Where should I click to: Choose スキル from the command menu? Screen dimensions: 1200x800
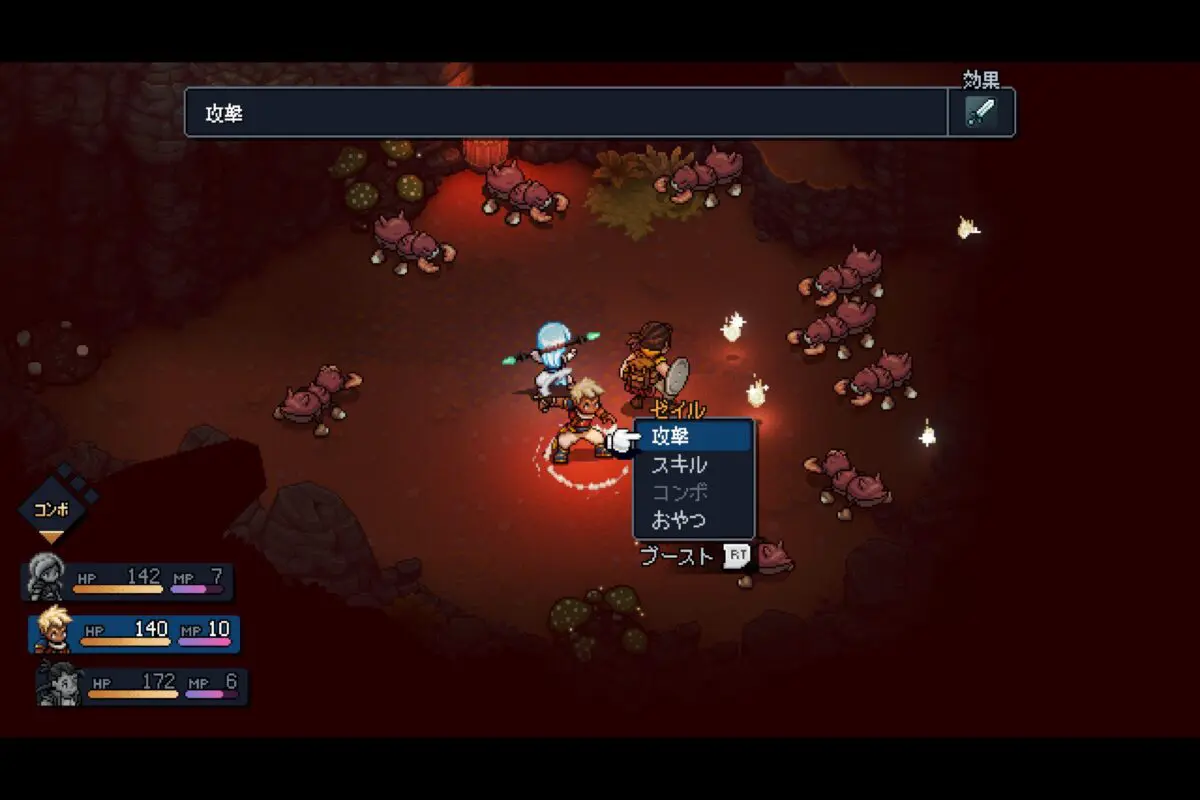[694, 465]
